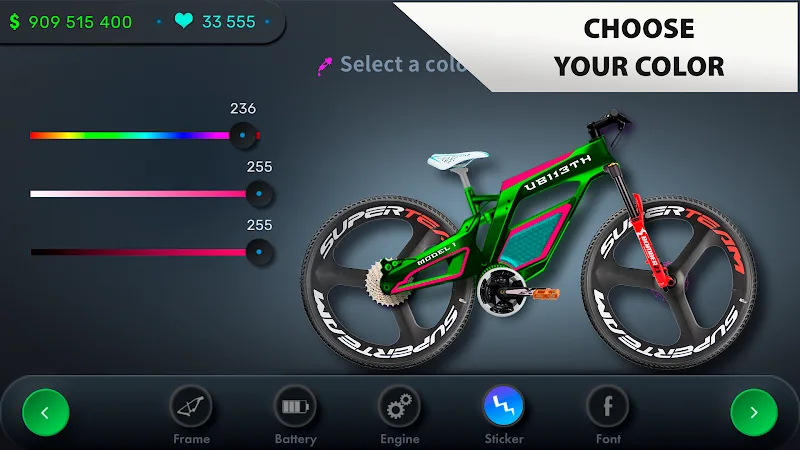Advance with the green right arrow

tap(754, 411)
